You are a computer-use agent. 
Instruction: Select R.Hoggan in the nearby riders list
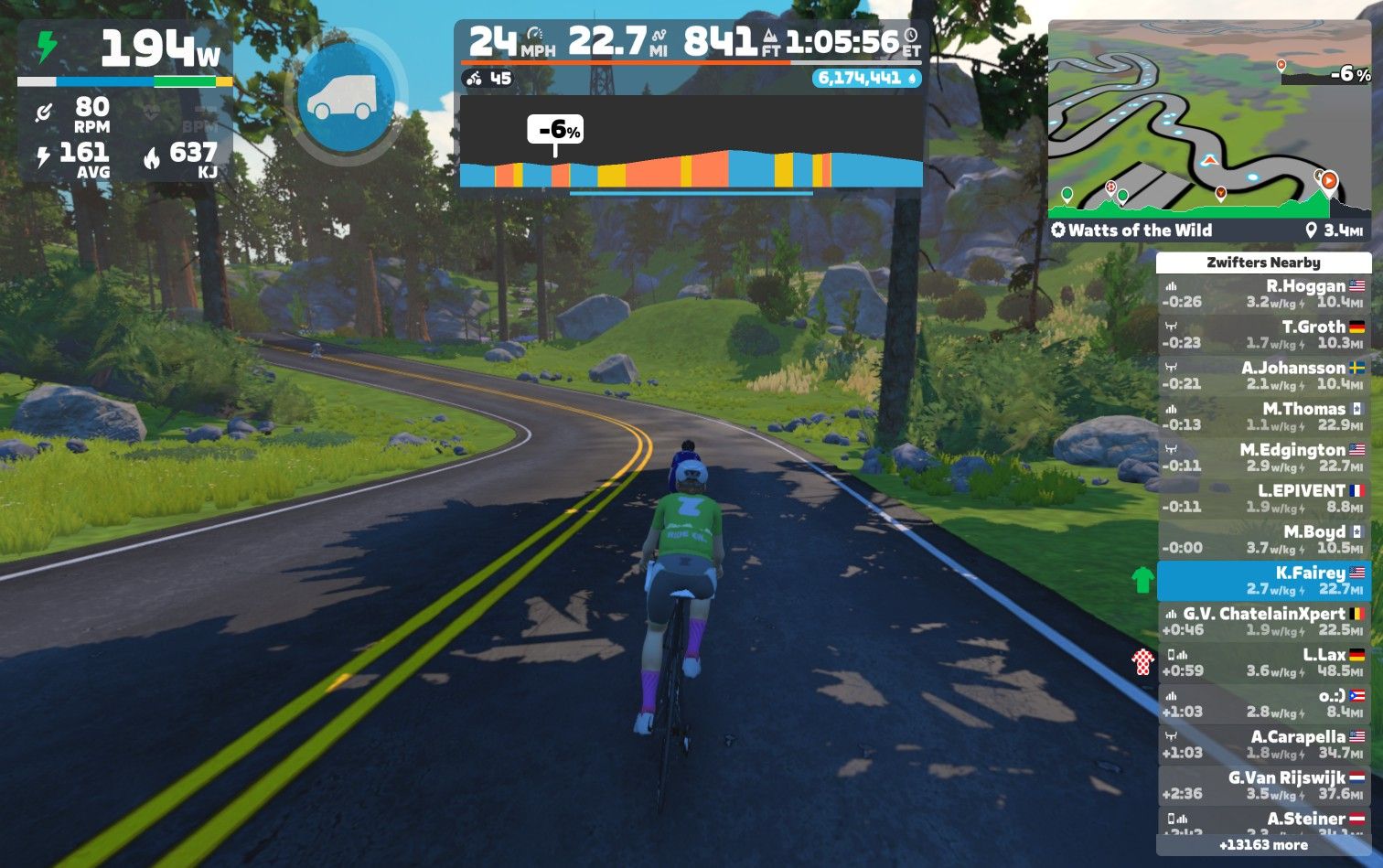point(1263,294)
